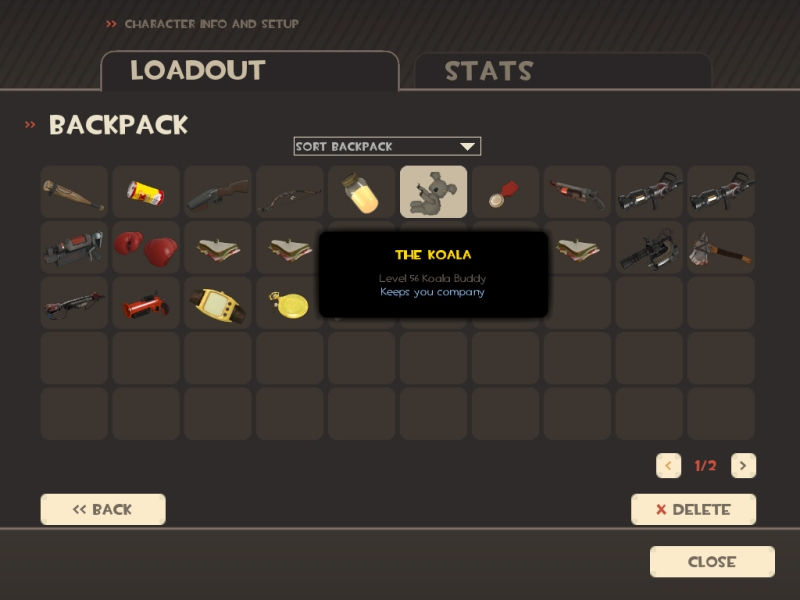Choose the gold Dead Ringer pocket watch

(x=290, y=304)
